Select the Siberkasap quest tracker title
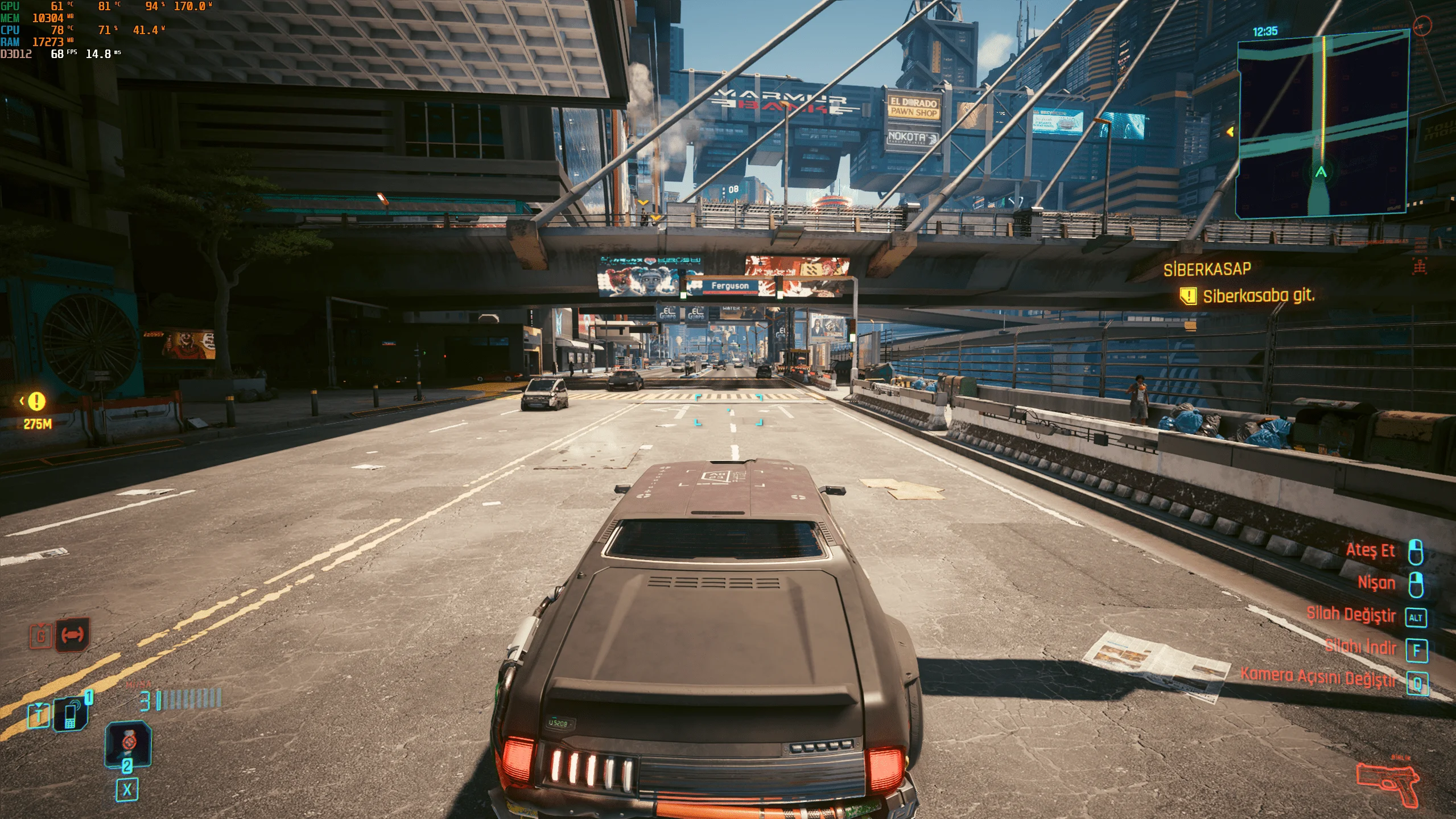This screenshot has width=1456, height=819. tap(1207, 269)
